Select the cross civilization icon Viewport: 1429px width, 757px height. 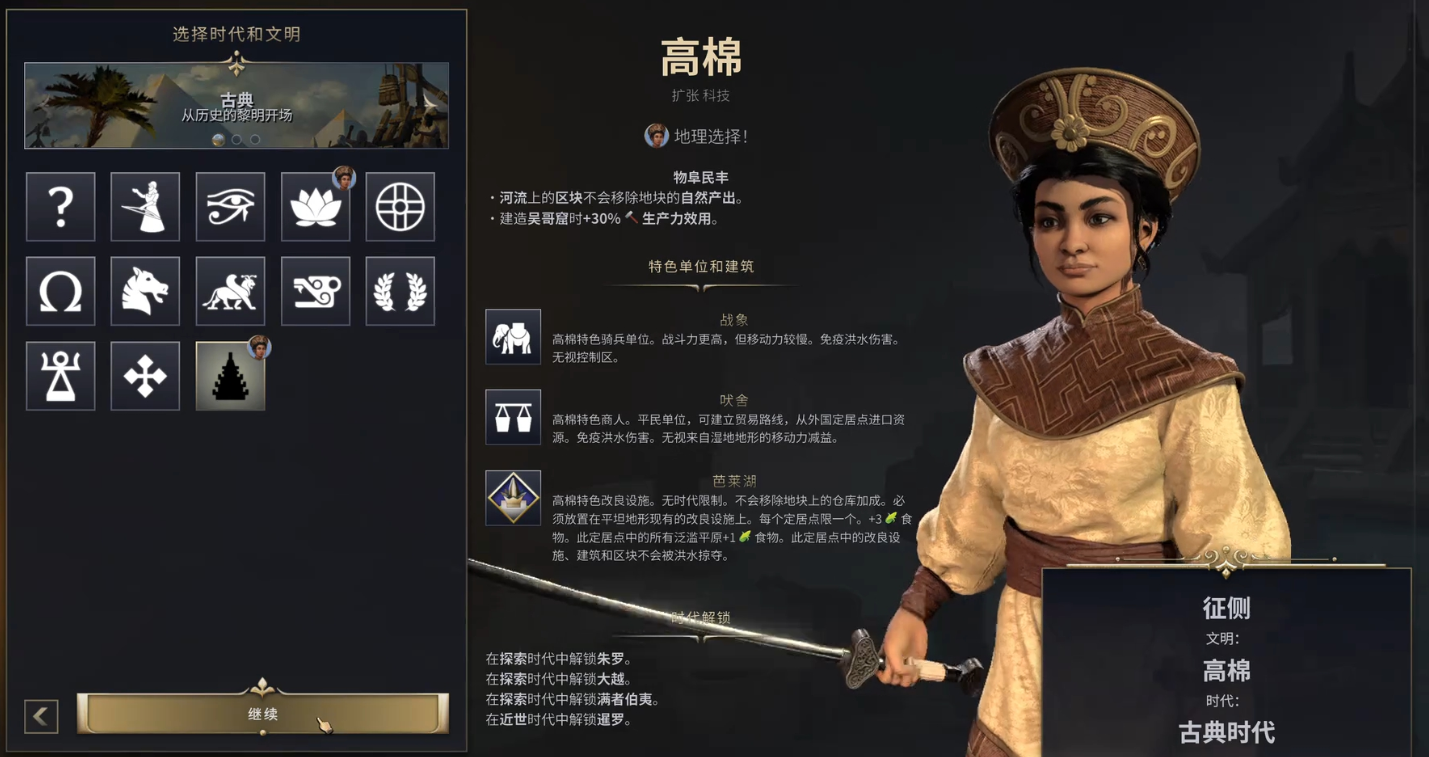145,375
